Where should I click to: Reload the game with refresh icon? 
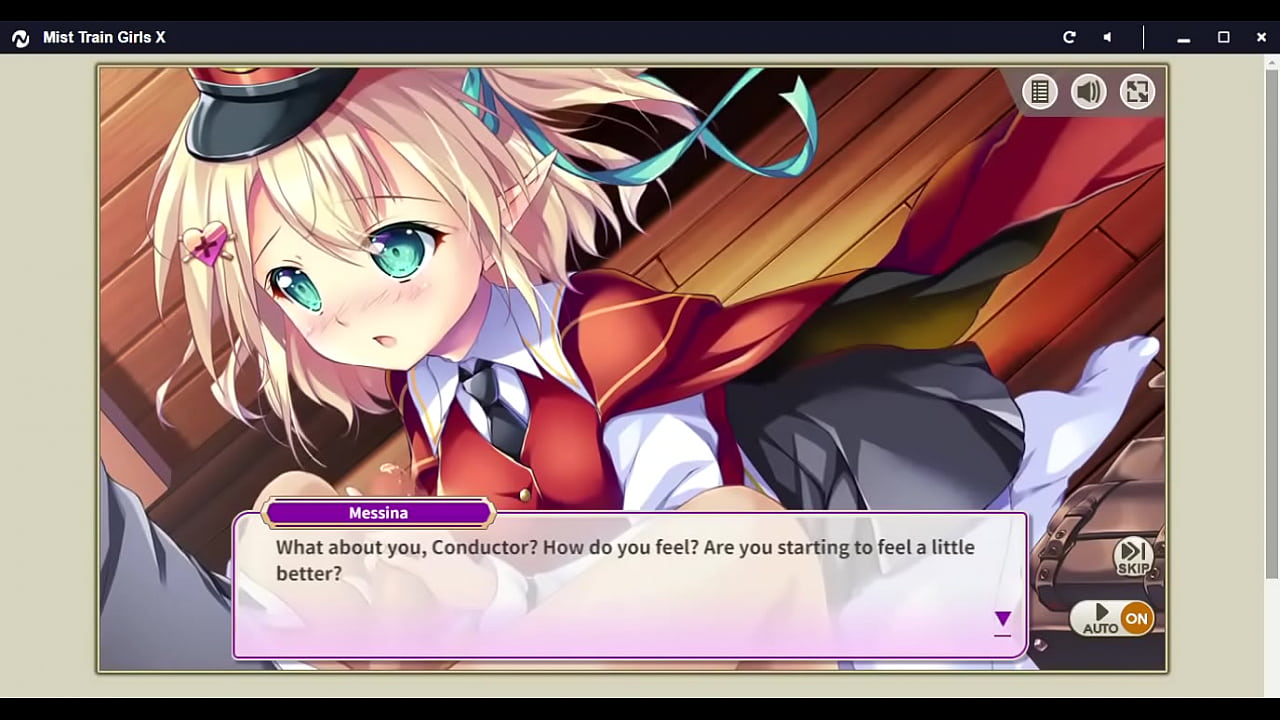(x=1069, y=37)
